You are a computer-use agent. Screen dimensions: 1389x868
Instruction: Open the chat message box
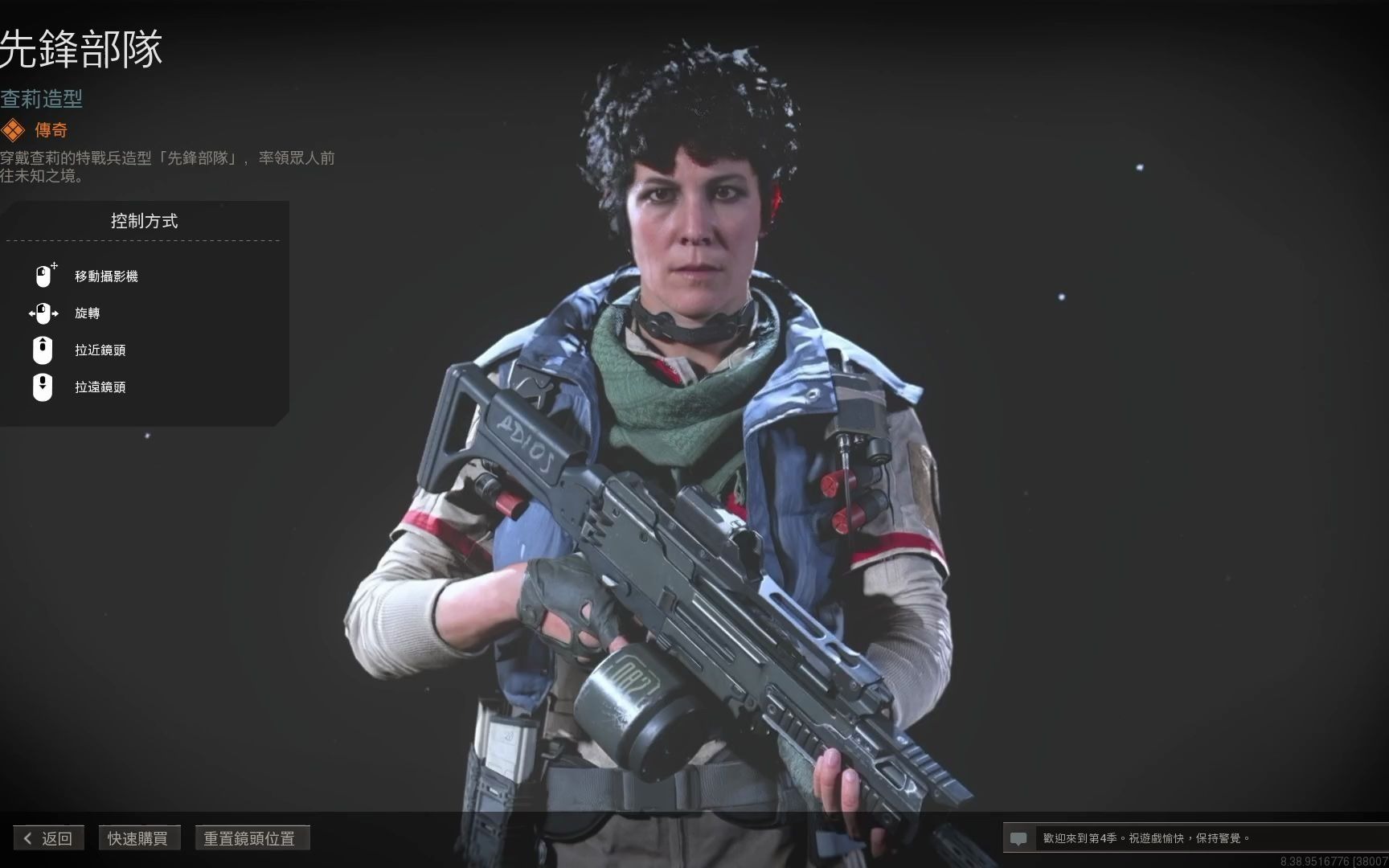(x=1019, y=838)
